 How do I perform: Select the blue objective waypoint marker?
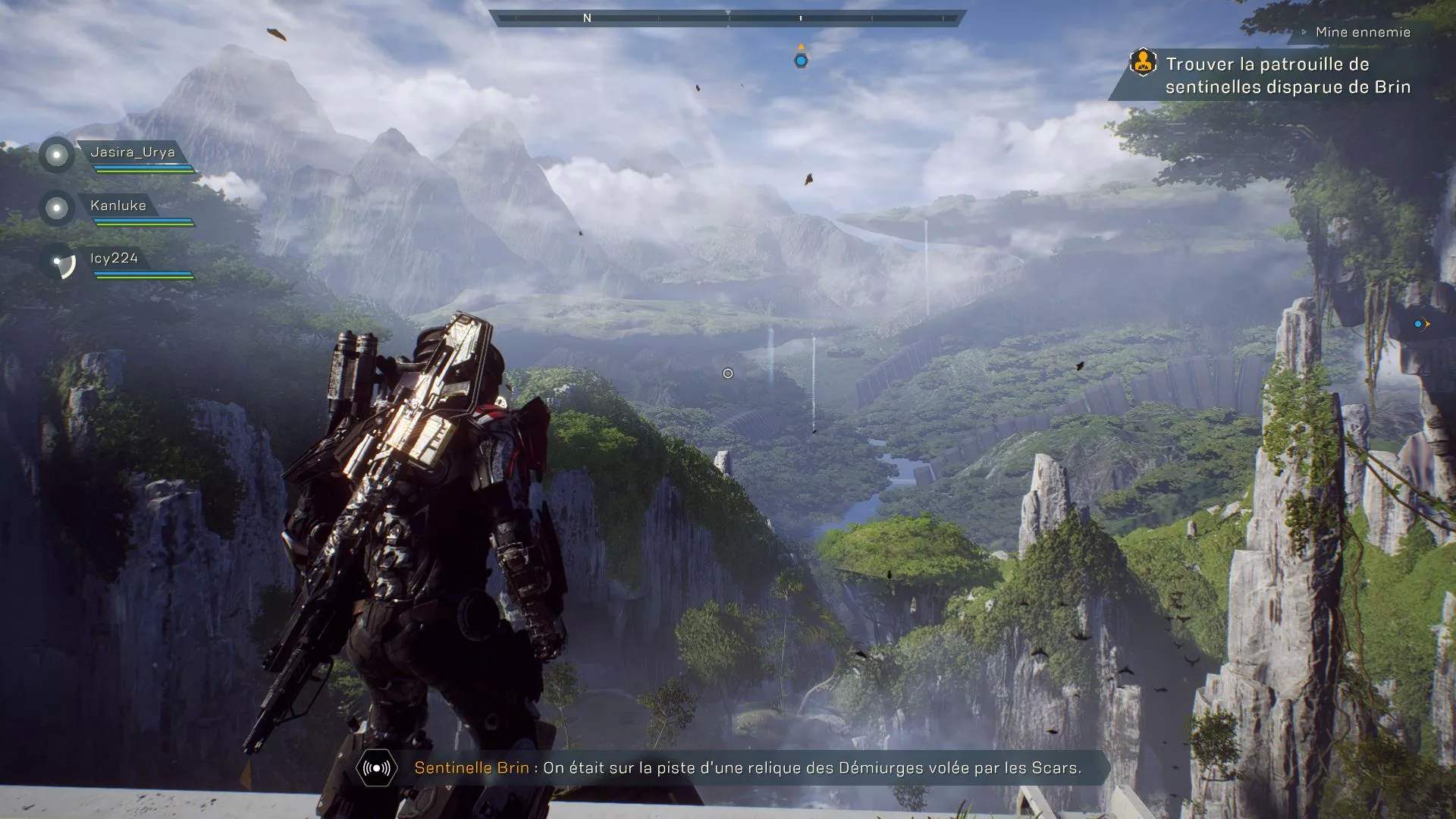coord(801,60)
